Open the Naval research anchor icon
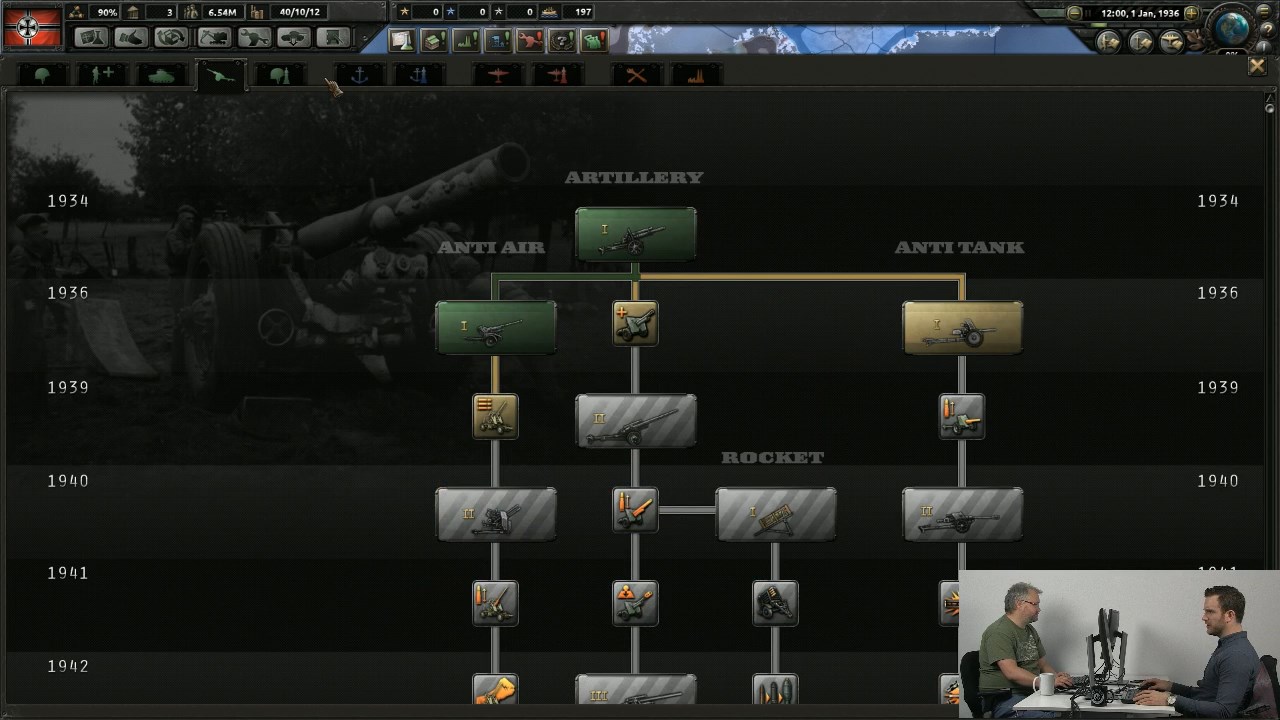This screenshot has width=1280, height=720. coord(357,73)
